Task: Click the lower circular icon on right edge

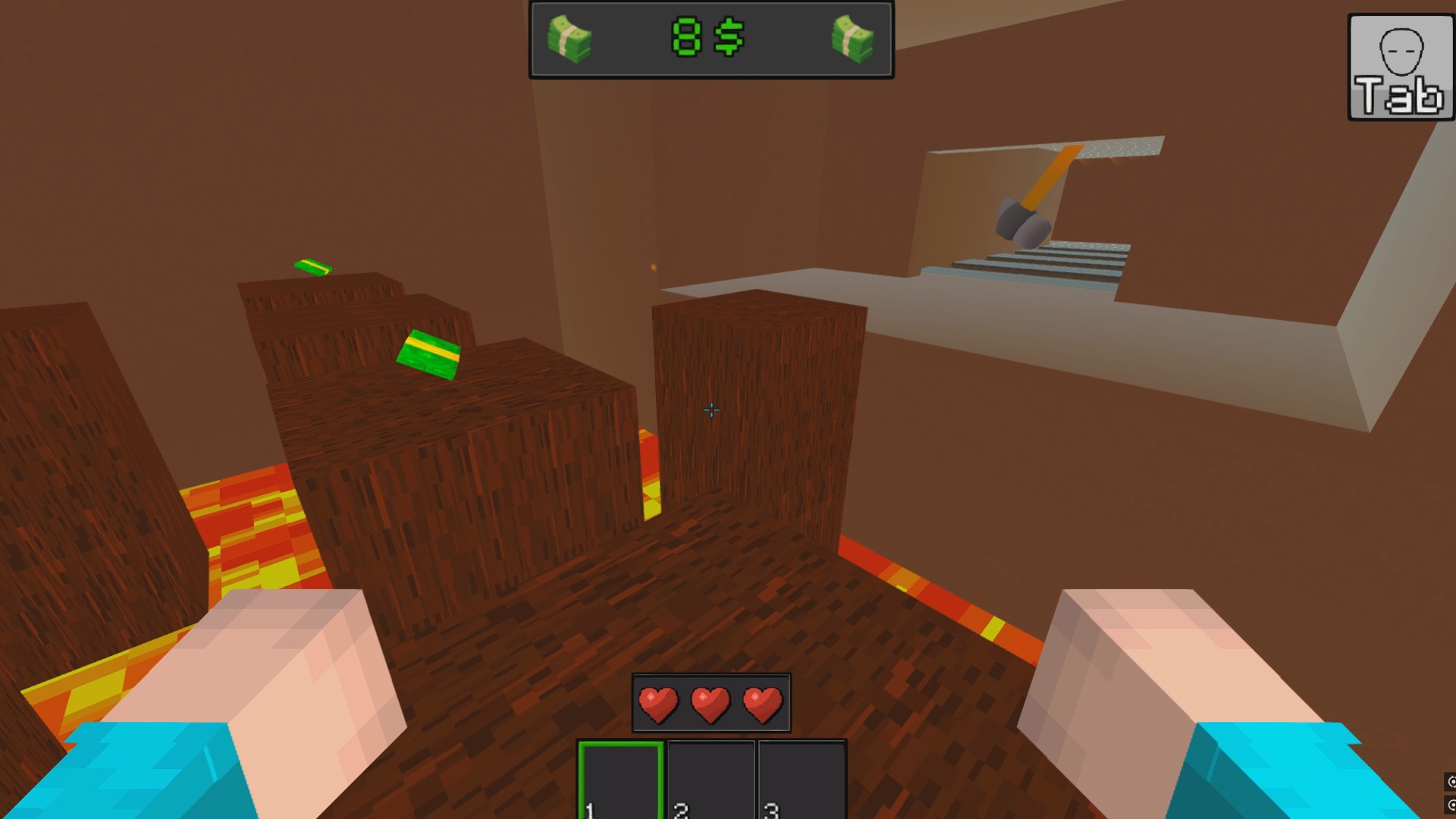Action: click(x=1452, y=805)
